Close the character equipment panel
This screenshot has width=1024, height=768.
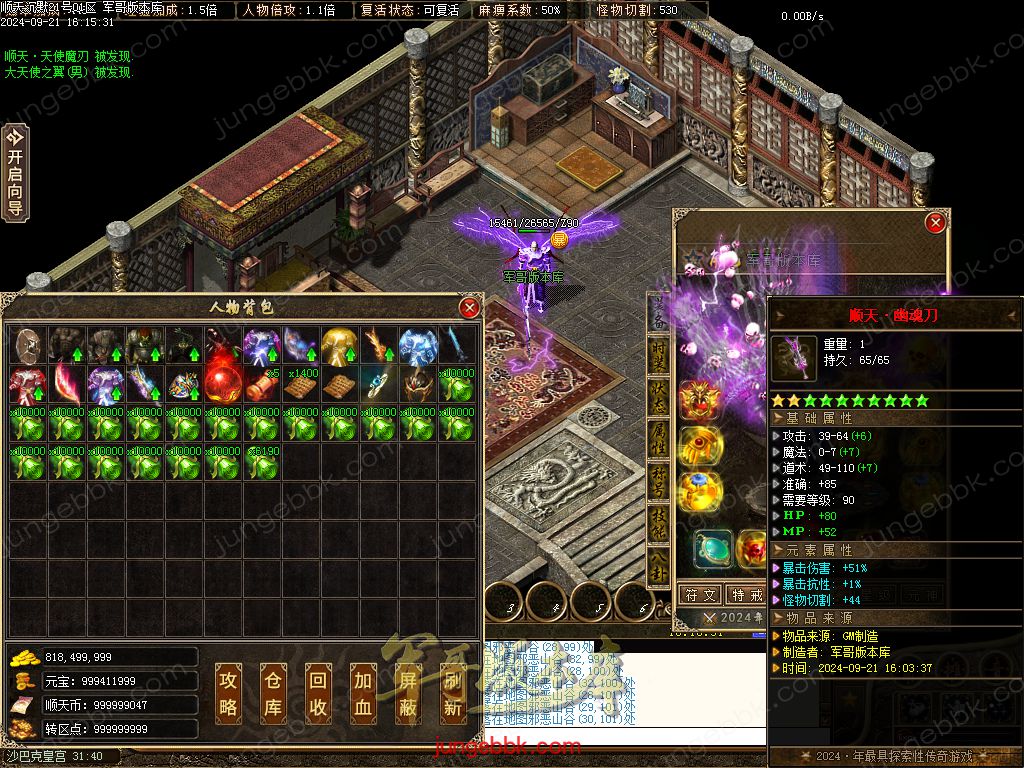point(935,223)
